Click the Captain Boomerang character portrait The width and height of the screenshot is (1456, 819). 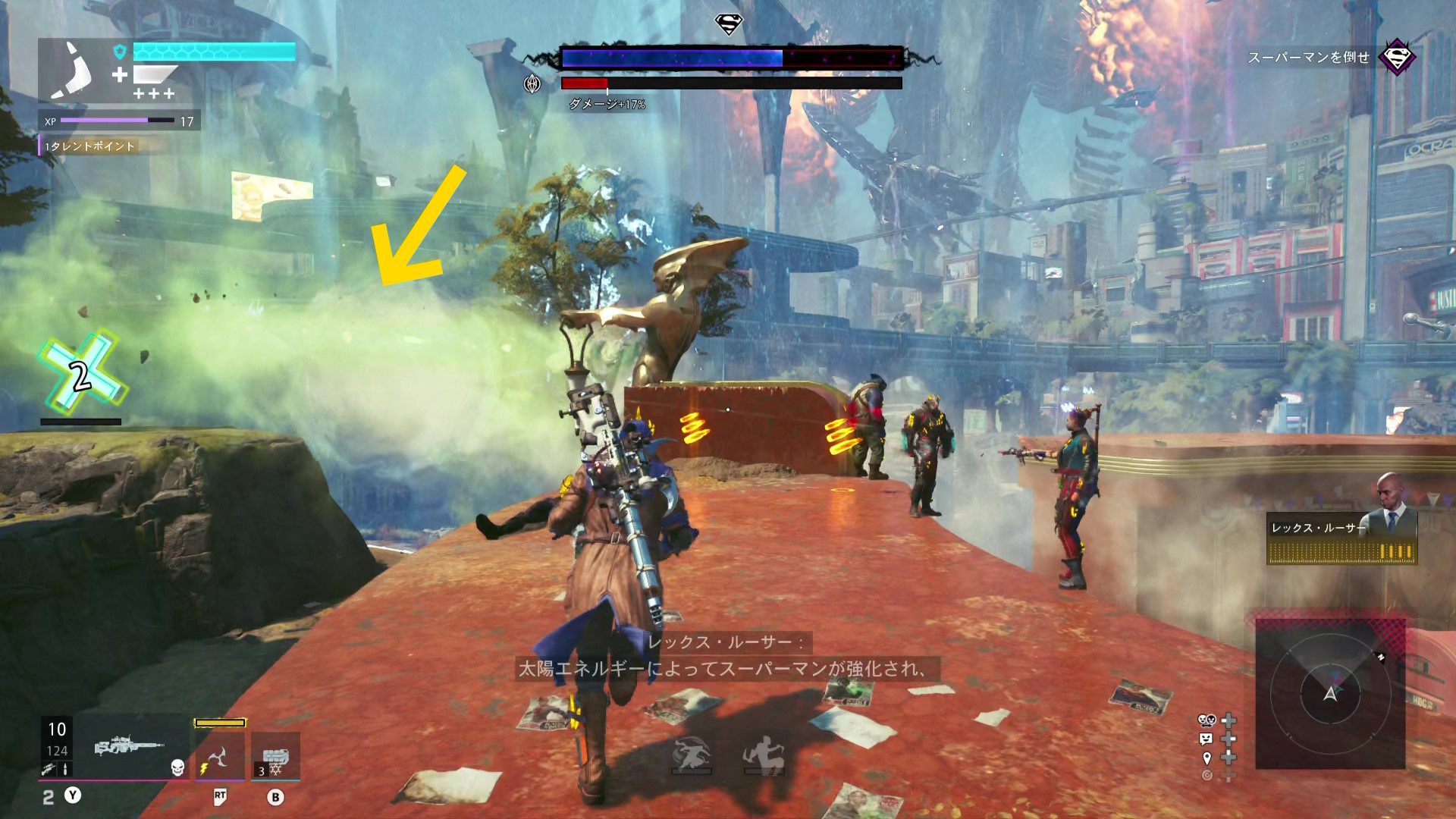tap(72, 71)
